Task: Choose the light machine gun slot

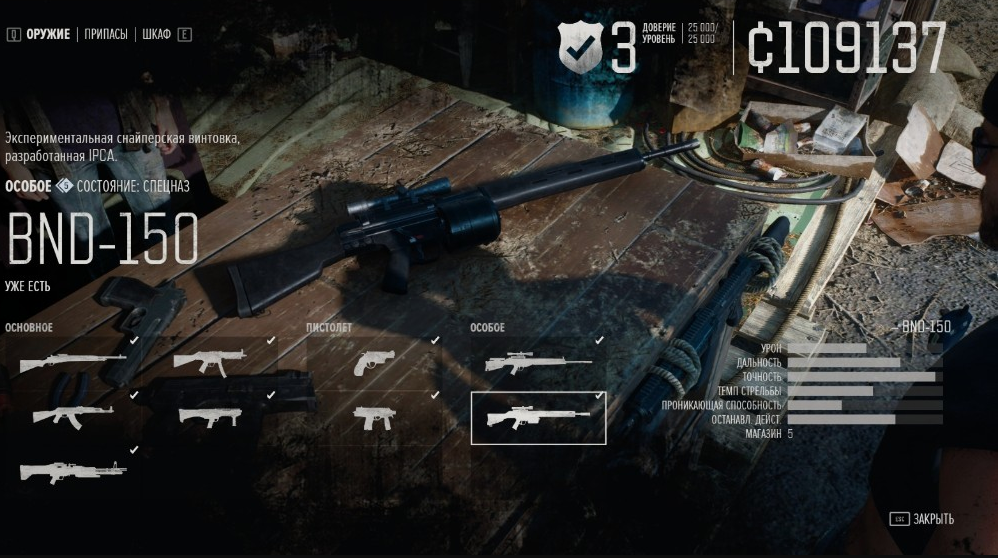Action: click(x=72, y=470)
